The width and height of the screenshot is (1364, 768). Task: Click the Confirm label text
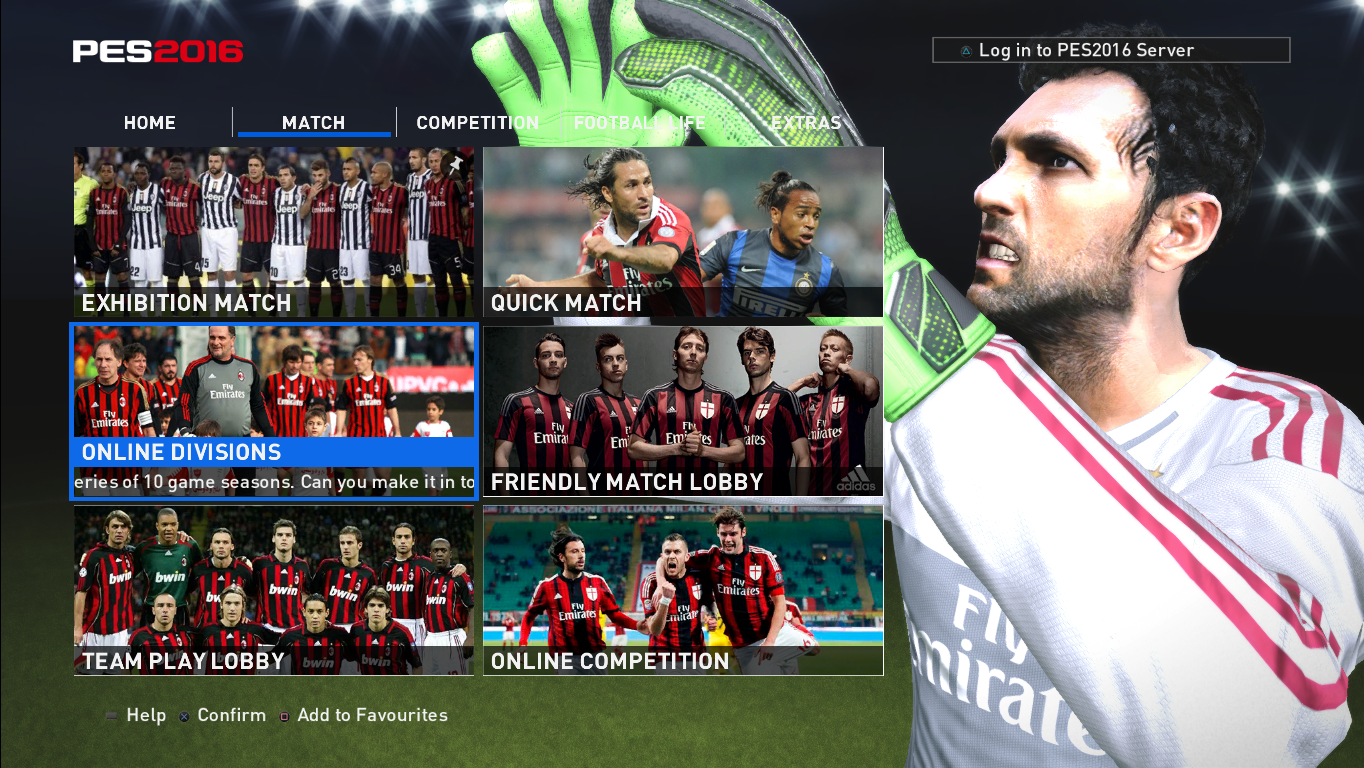tap(230, 715)
